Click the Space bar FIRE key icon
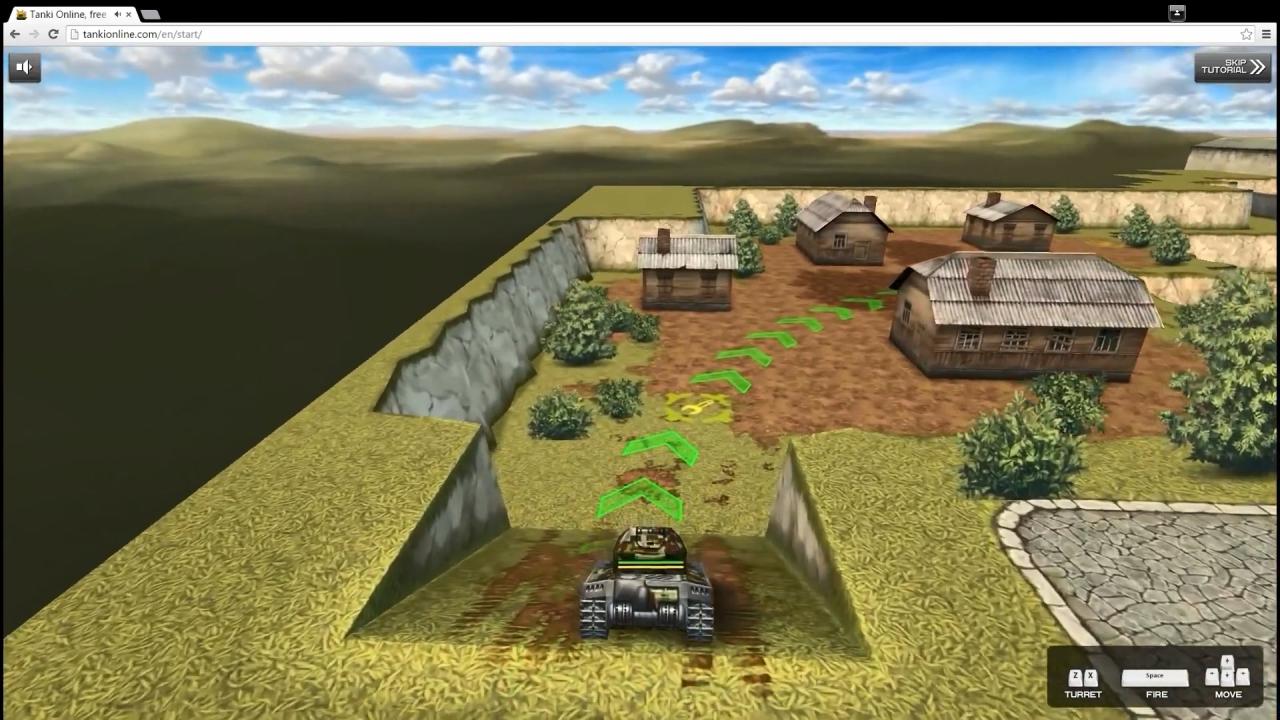Viewport: 1280px width, 720px height. [x=1155, y=676]
